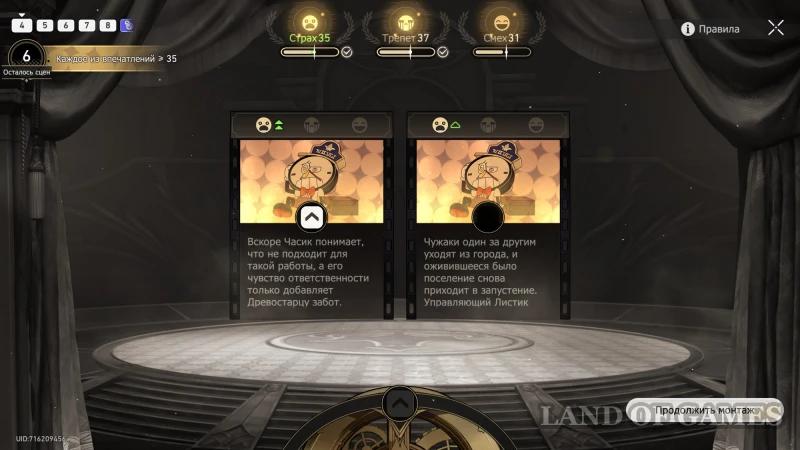Screen dimensions: 800x450
Task: Jump to scene number 8
Action: click(107, 25)
